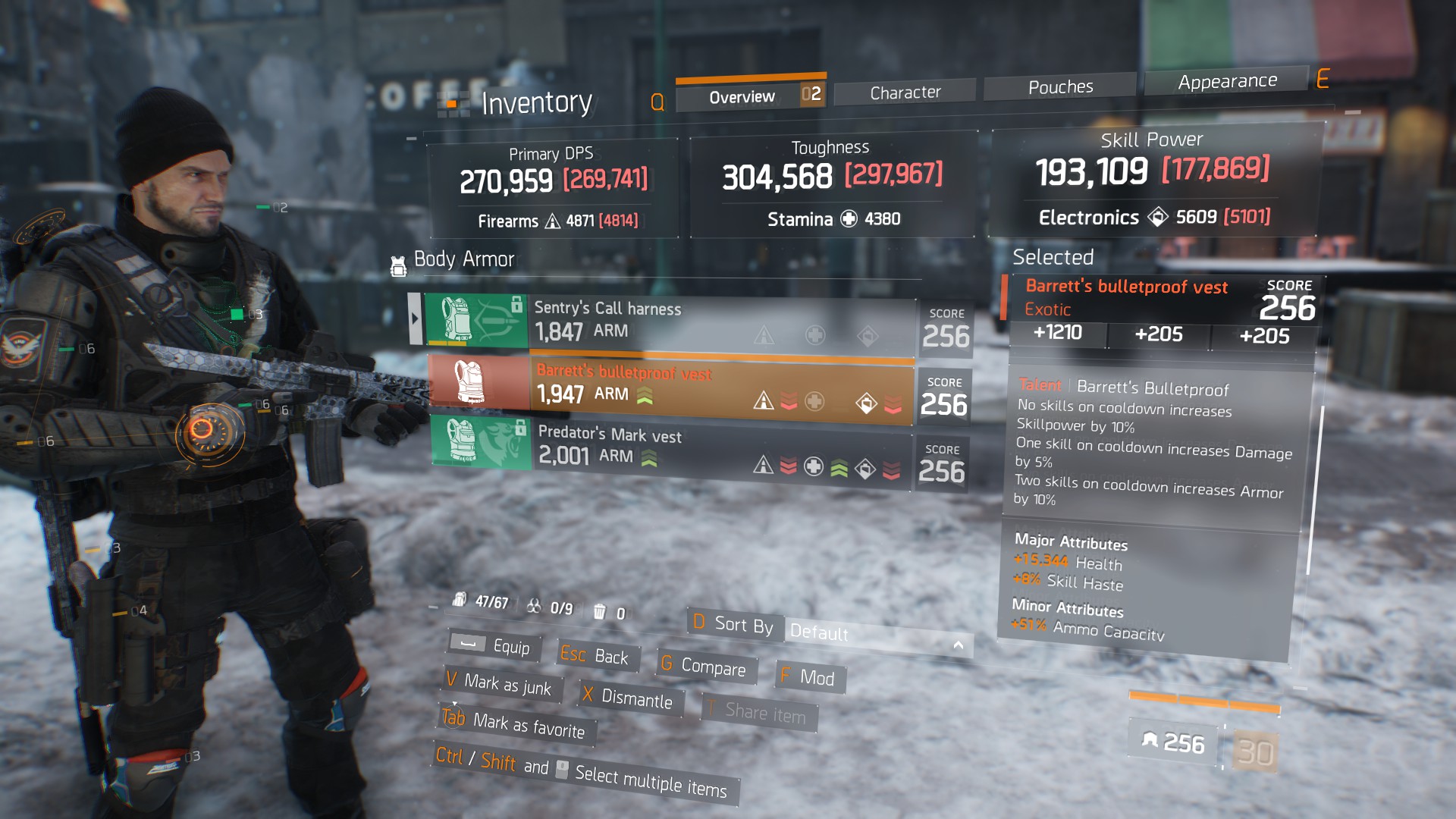
Task: Dismantle the selected vest
Action: (x=629, y=698)
